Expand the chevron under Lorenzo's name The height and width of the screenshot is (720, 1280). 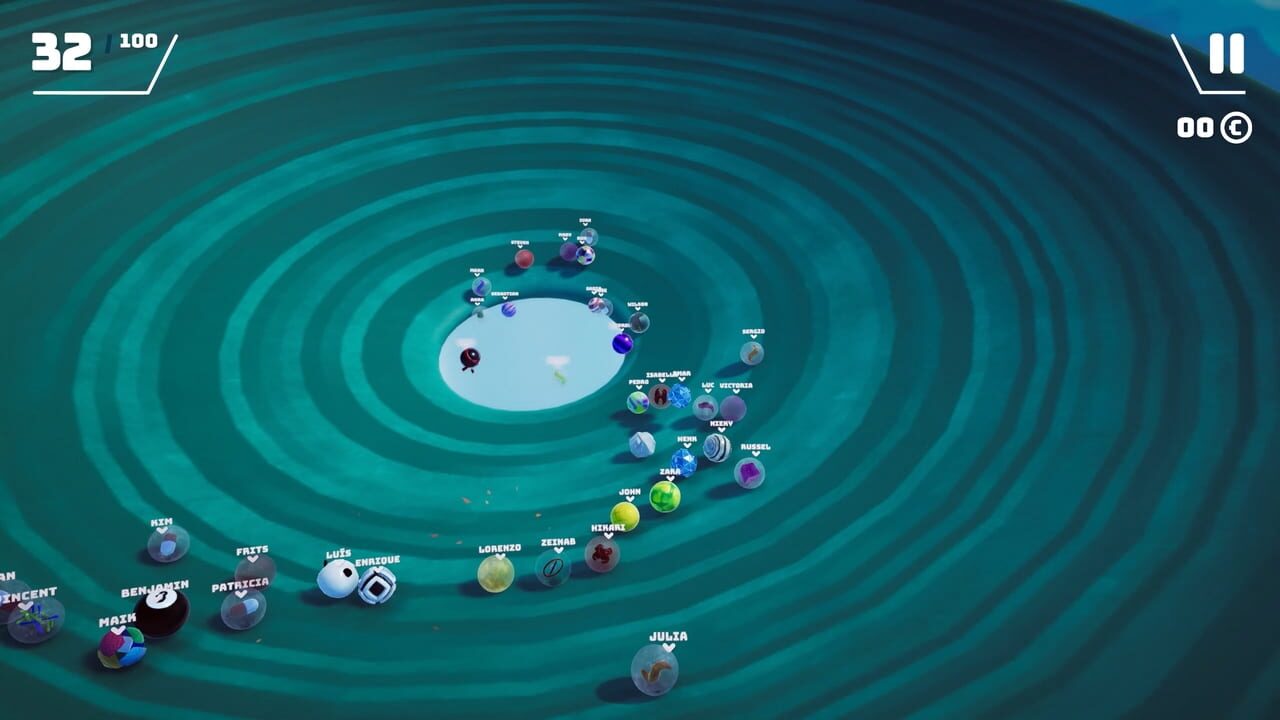pos(500,557)
